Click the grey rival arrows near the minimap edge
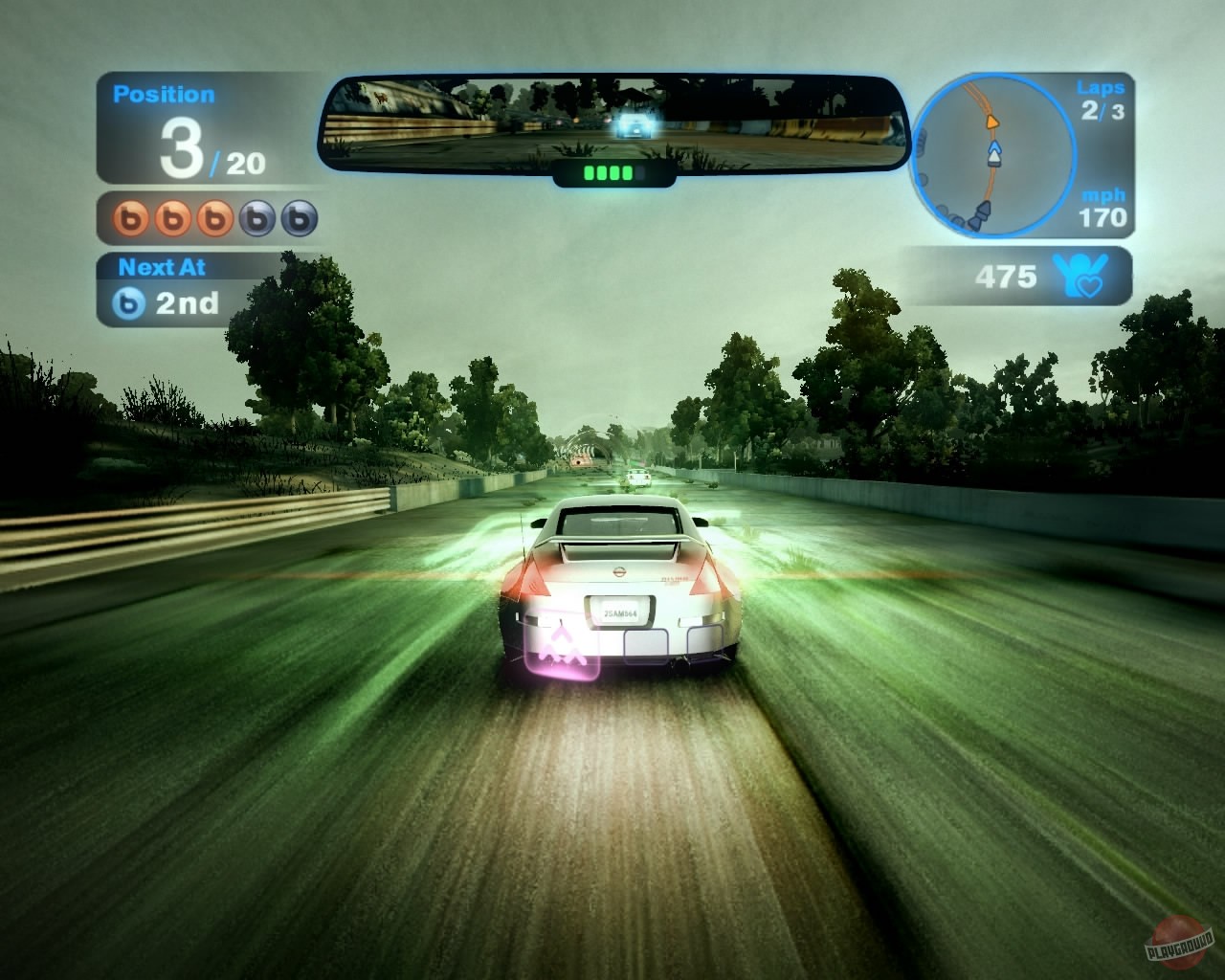 980,214
